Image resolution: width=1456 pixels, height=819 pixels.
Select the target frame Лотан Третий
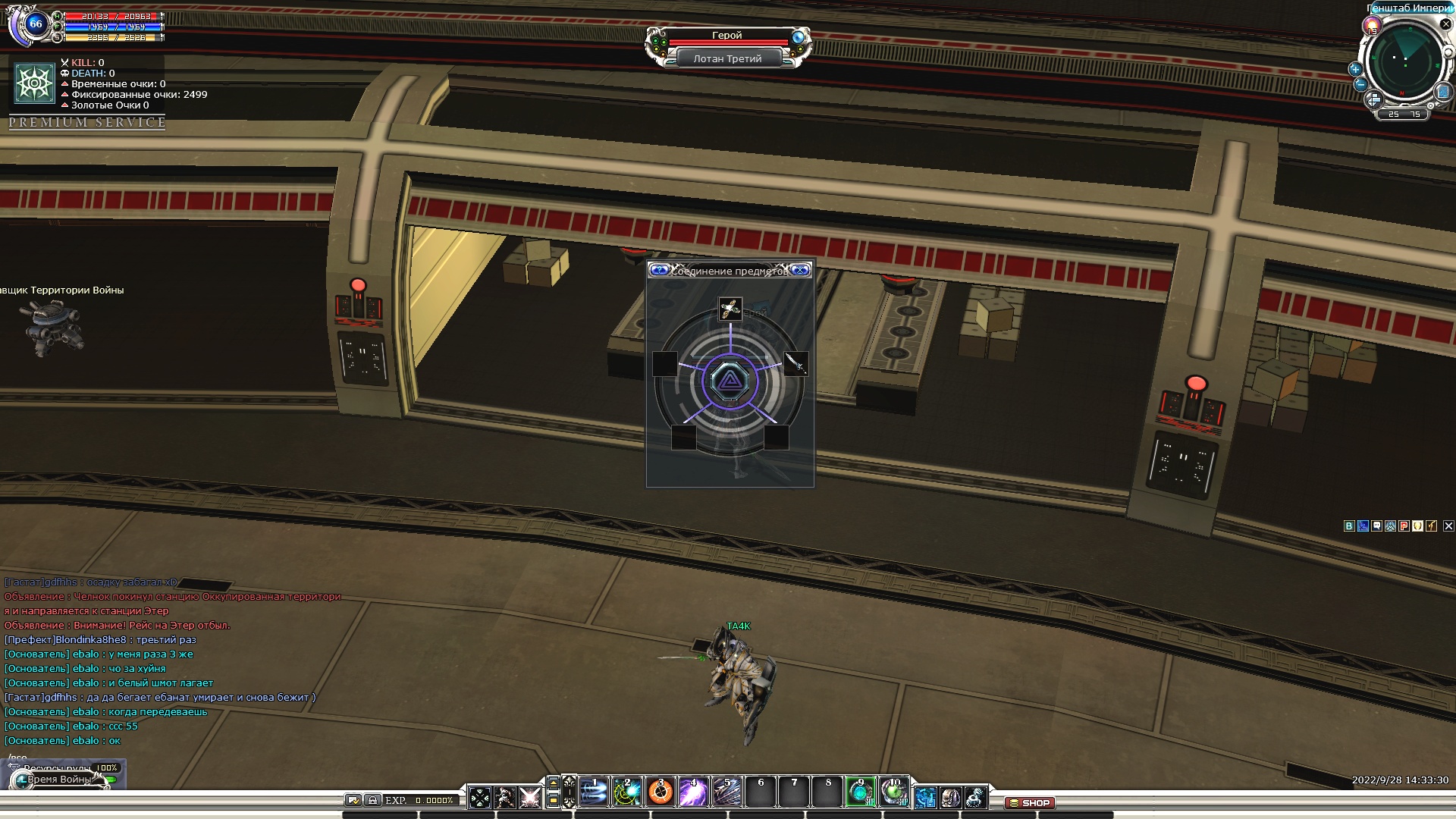tap(727, 58)
